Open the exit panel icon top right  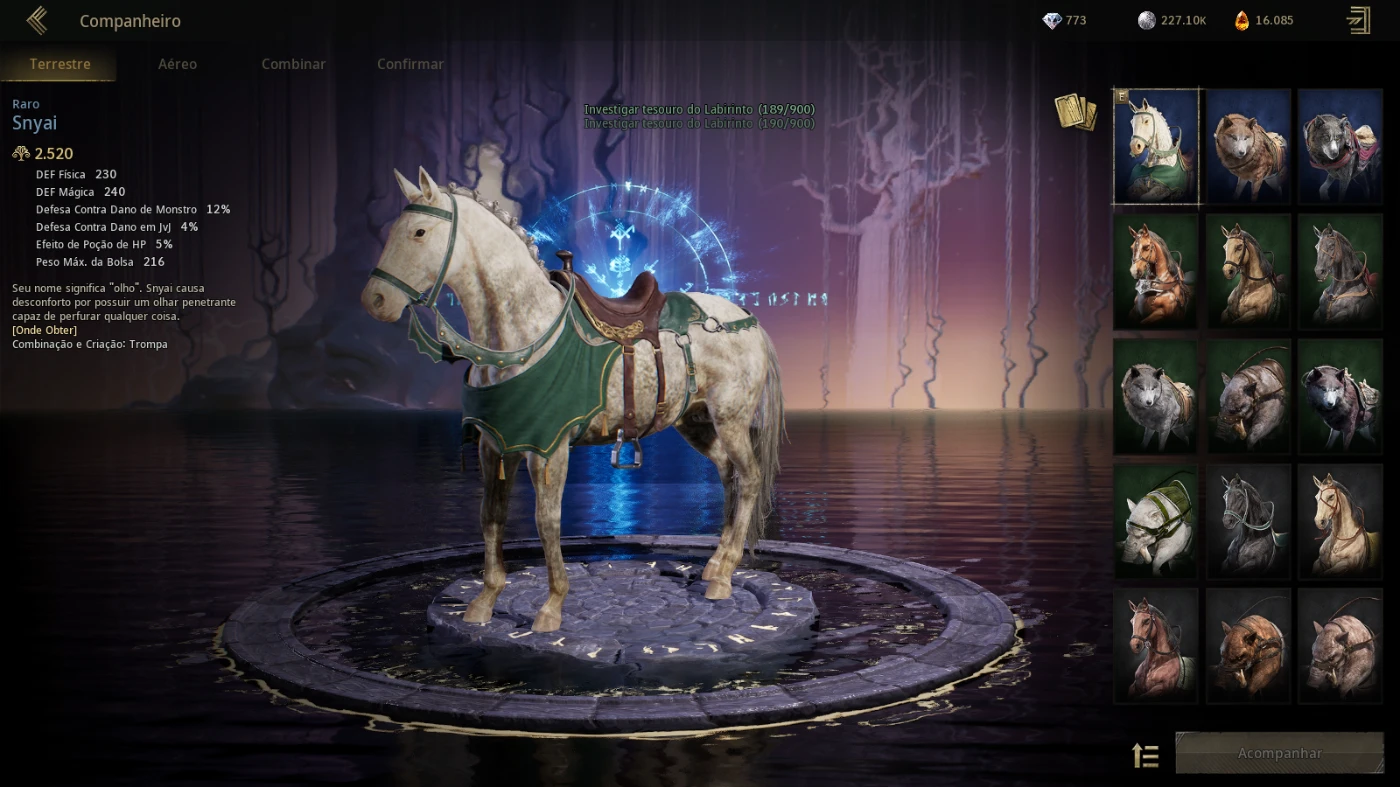click(1358, 20)
